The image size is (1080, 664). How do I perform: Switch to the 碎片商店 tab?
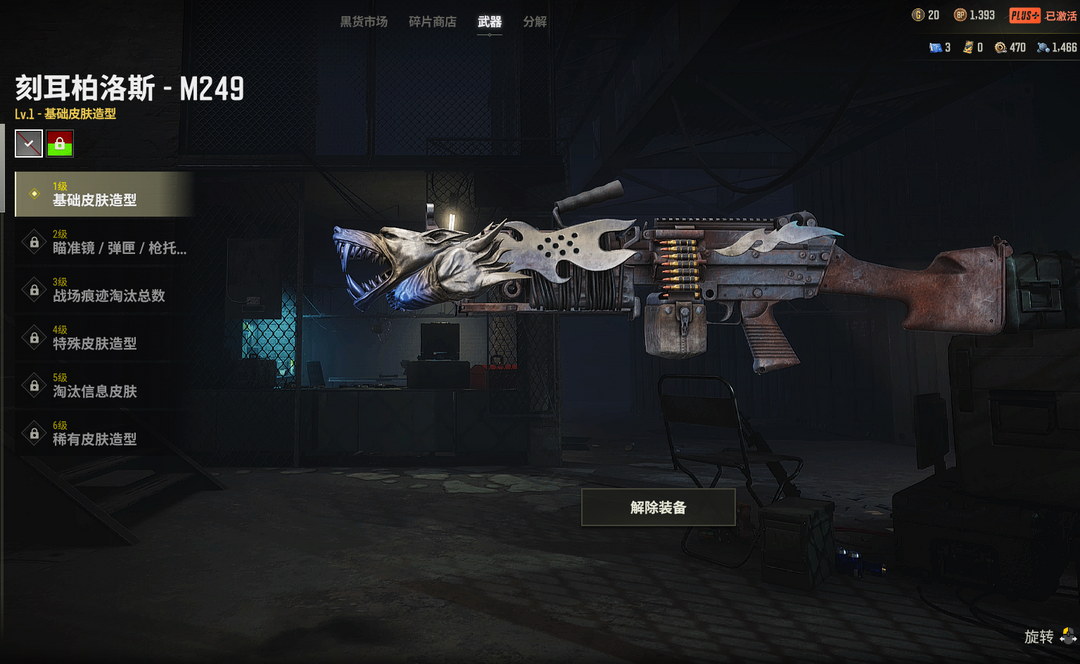(x=432, y=21)
